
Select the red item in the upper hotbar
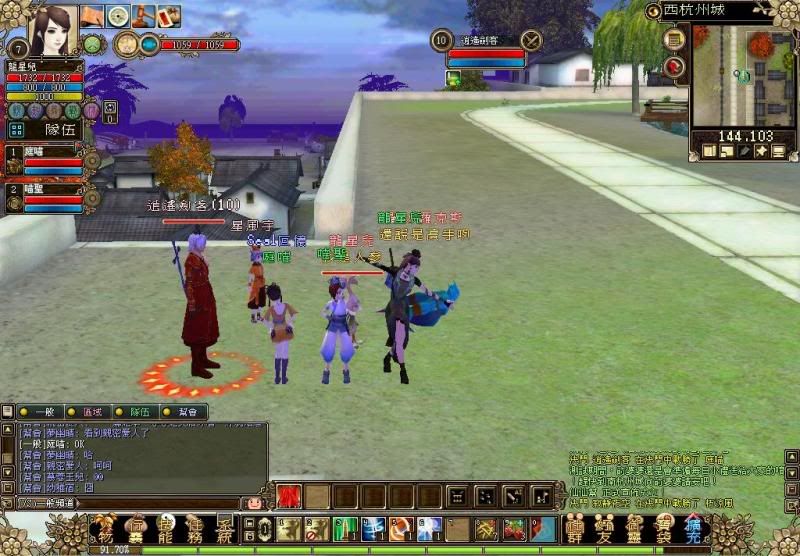(288, 496)
